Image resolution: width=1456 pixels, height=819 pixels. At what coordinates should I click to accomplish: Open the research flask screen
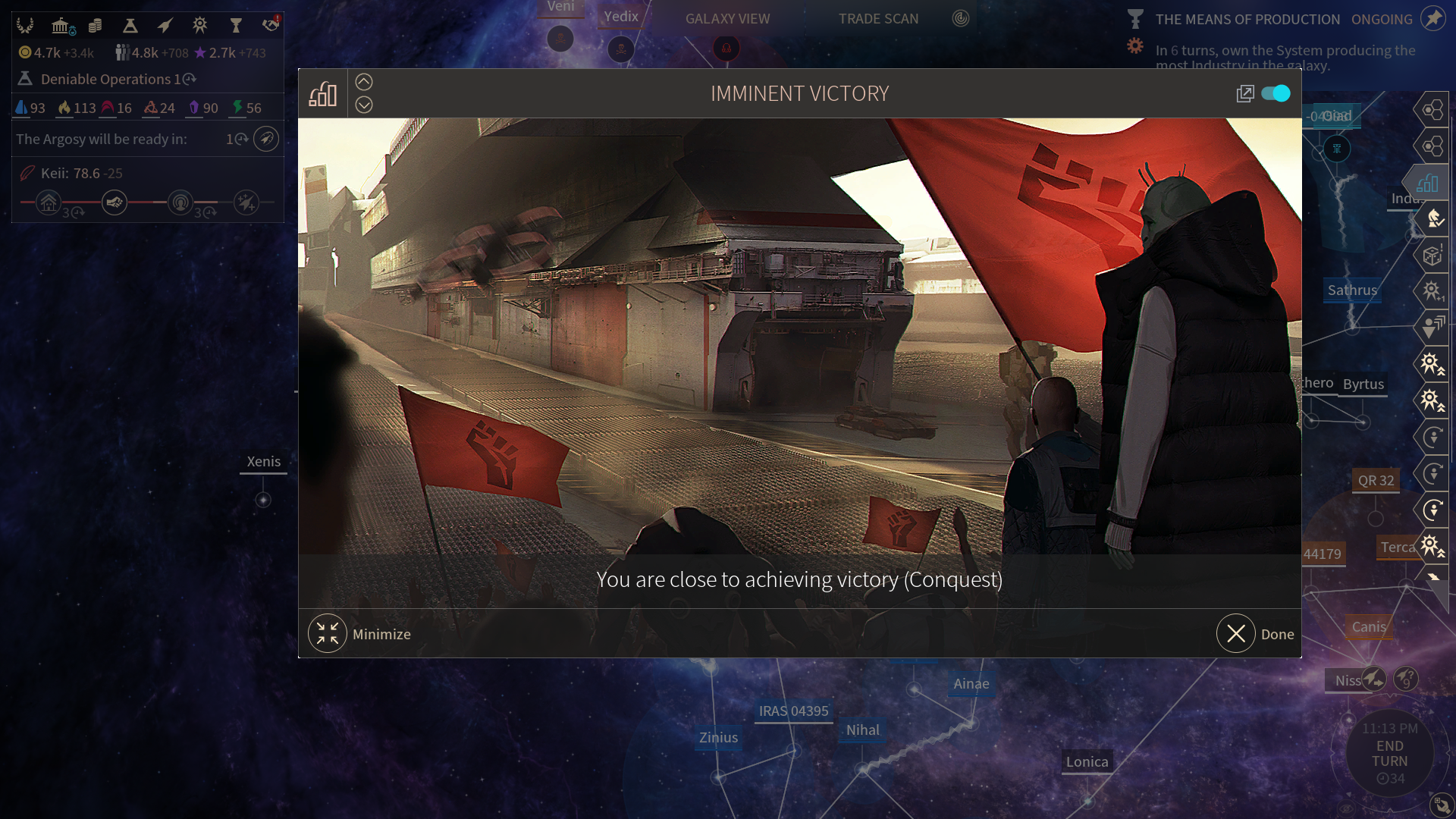click(130, 26)
